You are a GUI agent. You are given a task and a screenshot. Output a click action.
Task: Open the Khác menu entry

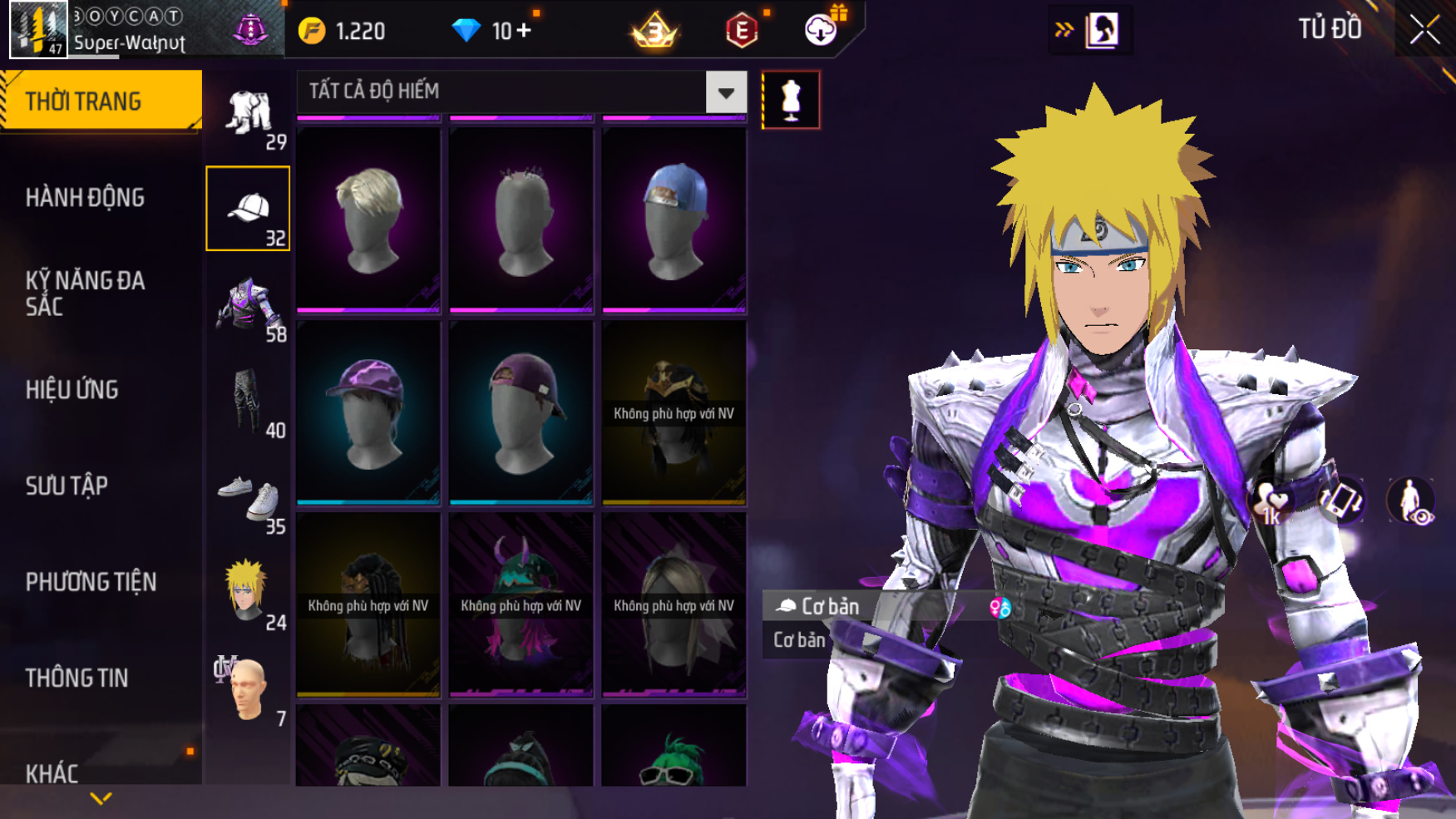tap(52, 773)
